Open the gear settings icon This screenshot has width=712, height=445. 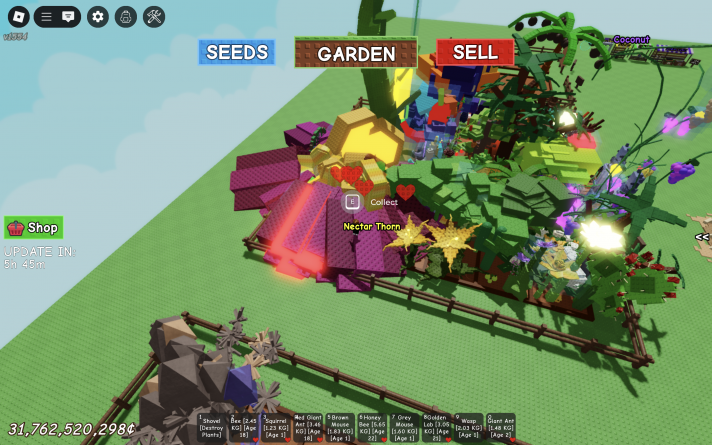pos(97,17)
